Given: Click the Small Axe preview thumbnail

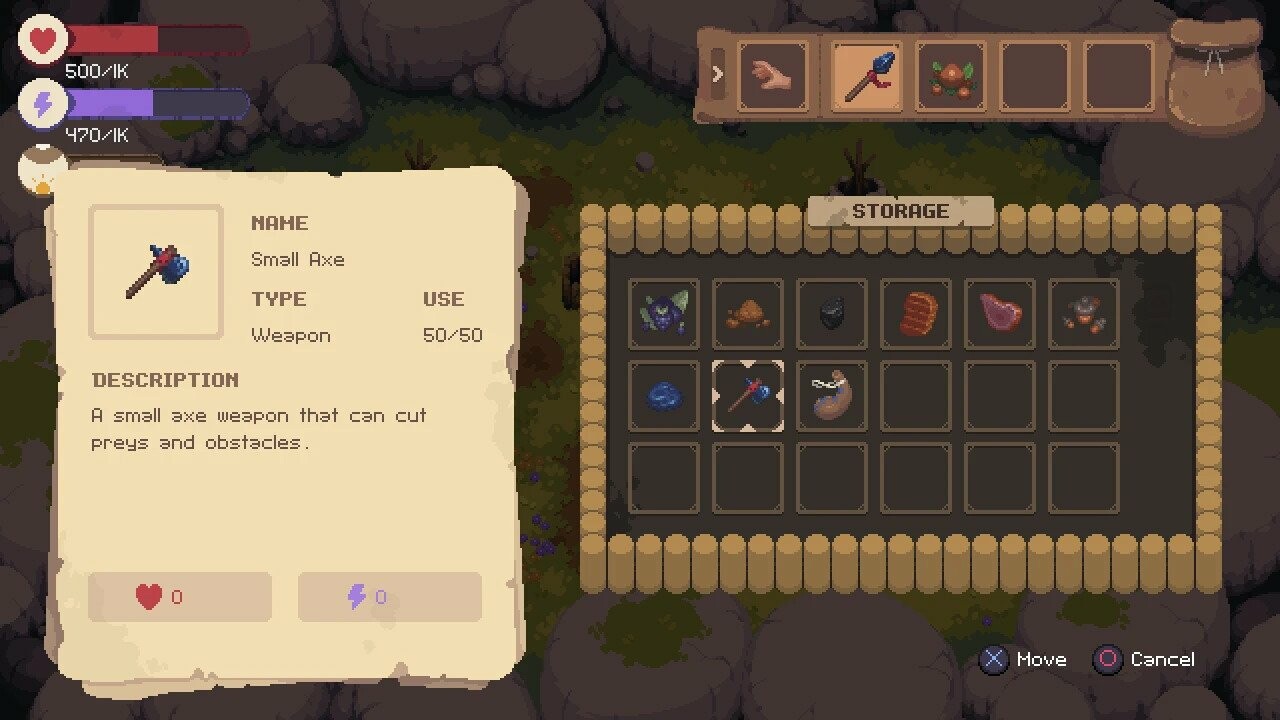Looking at the screenshot, I should pyautogui.click(x=155, y=270).
